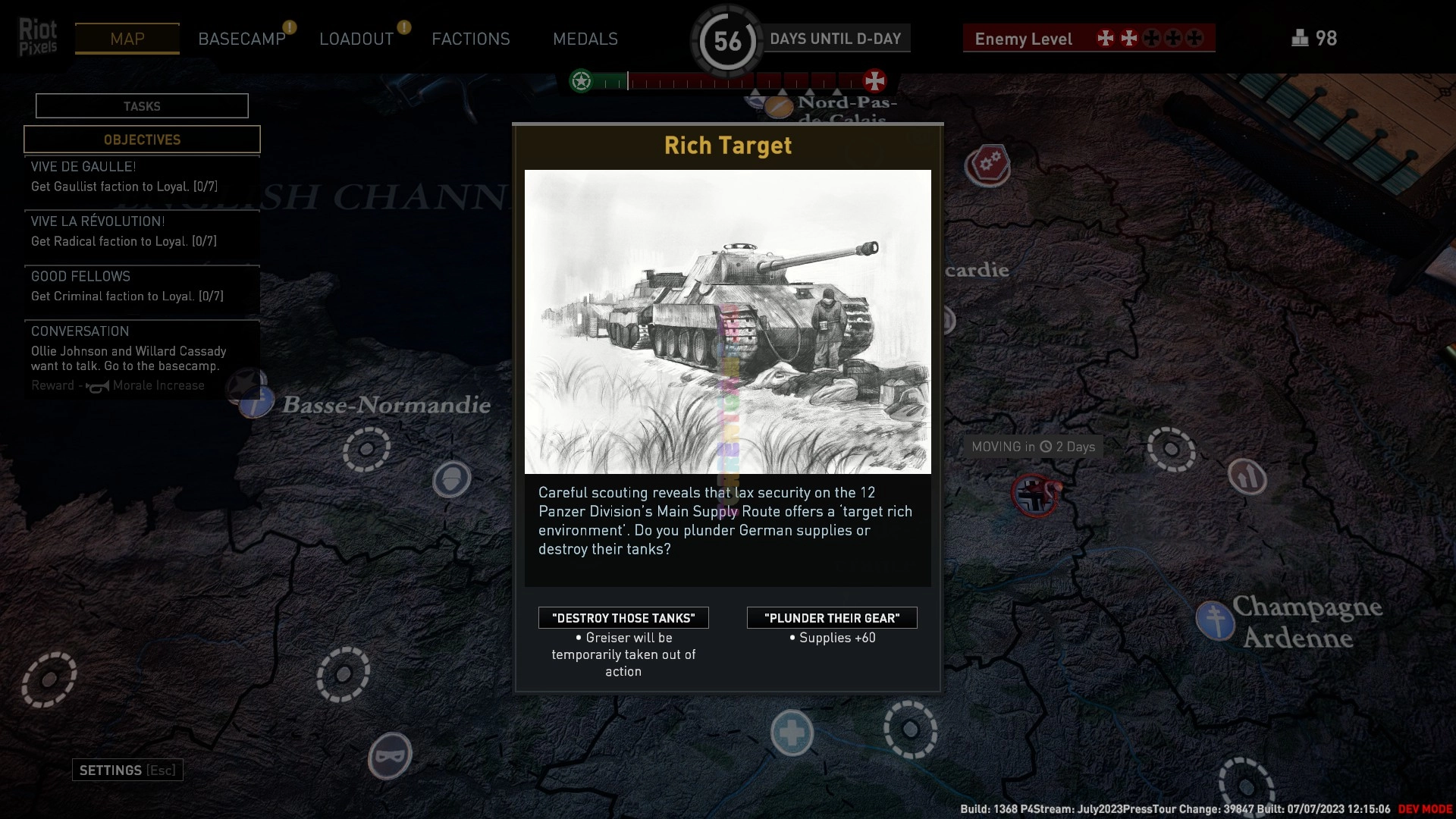This screenshot has width=1456, height=819.
Task: Open the Loadout tab
Action: pos(356,39)
